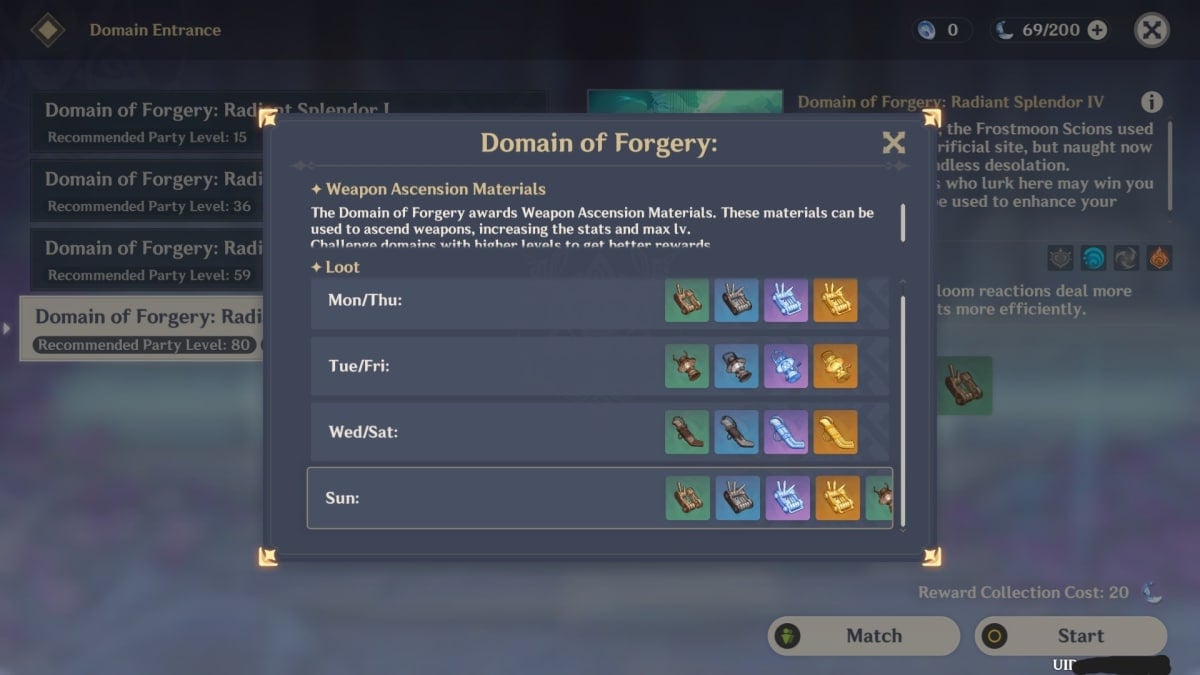
Task: Close the Domain of Forgery popup
Action: click(893, 143)
